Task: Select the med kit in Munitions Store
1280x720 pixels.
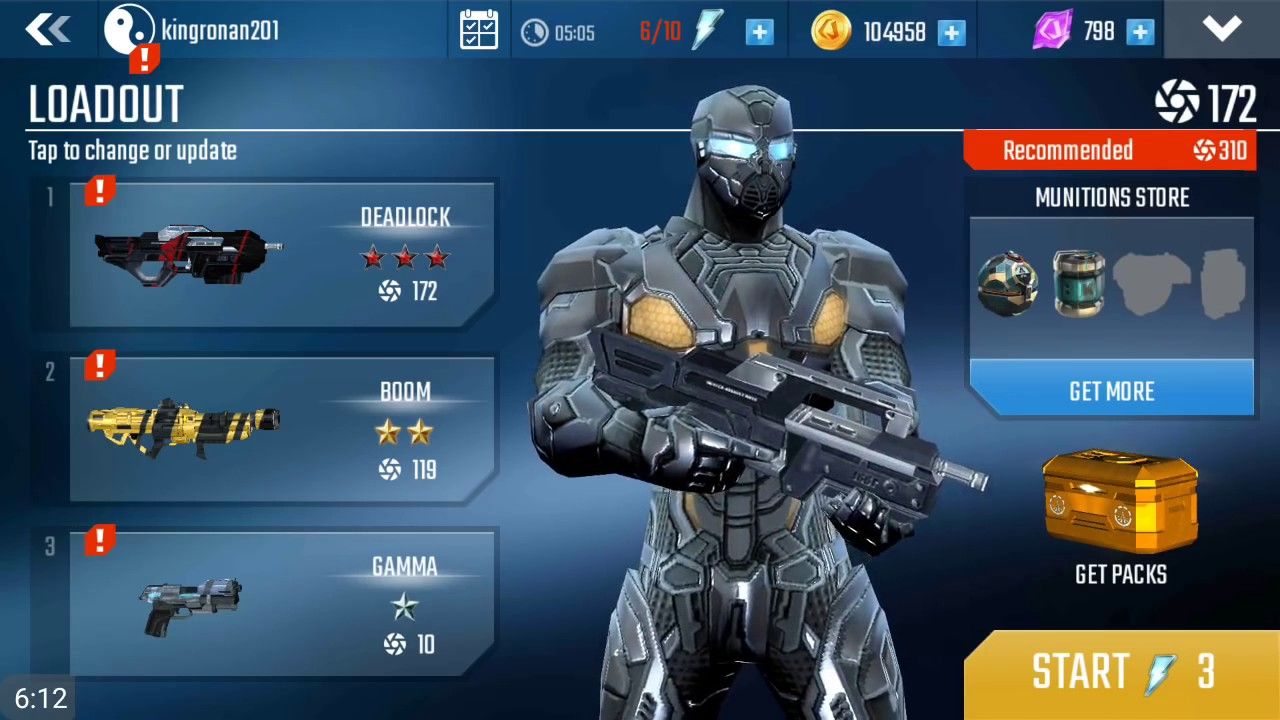Action: (1078, 282)
